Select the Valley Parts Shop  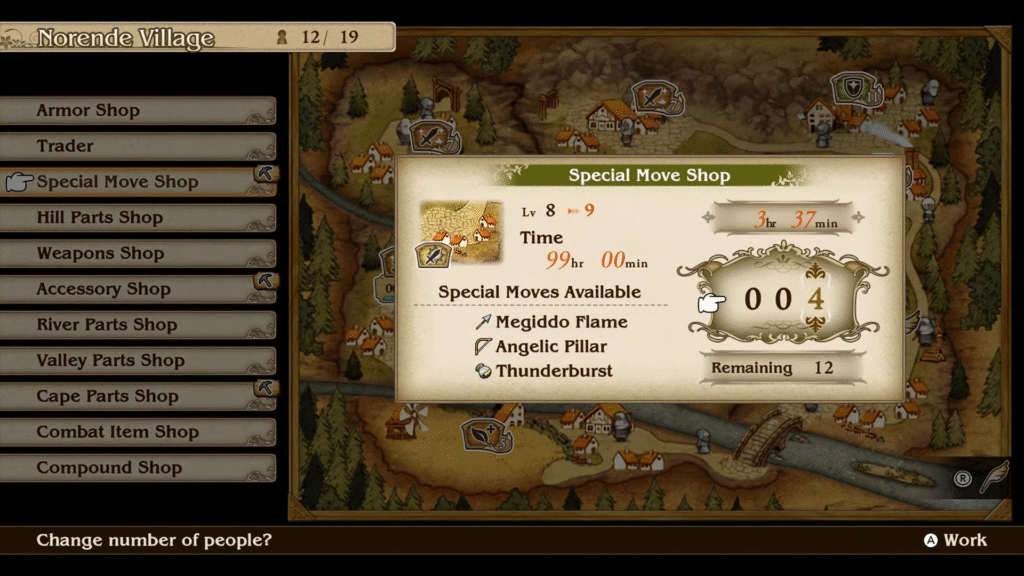[x=110, y=361]
